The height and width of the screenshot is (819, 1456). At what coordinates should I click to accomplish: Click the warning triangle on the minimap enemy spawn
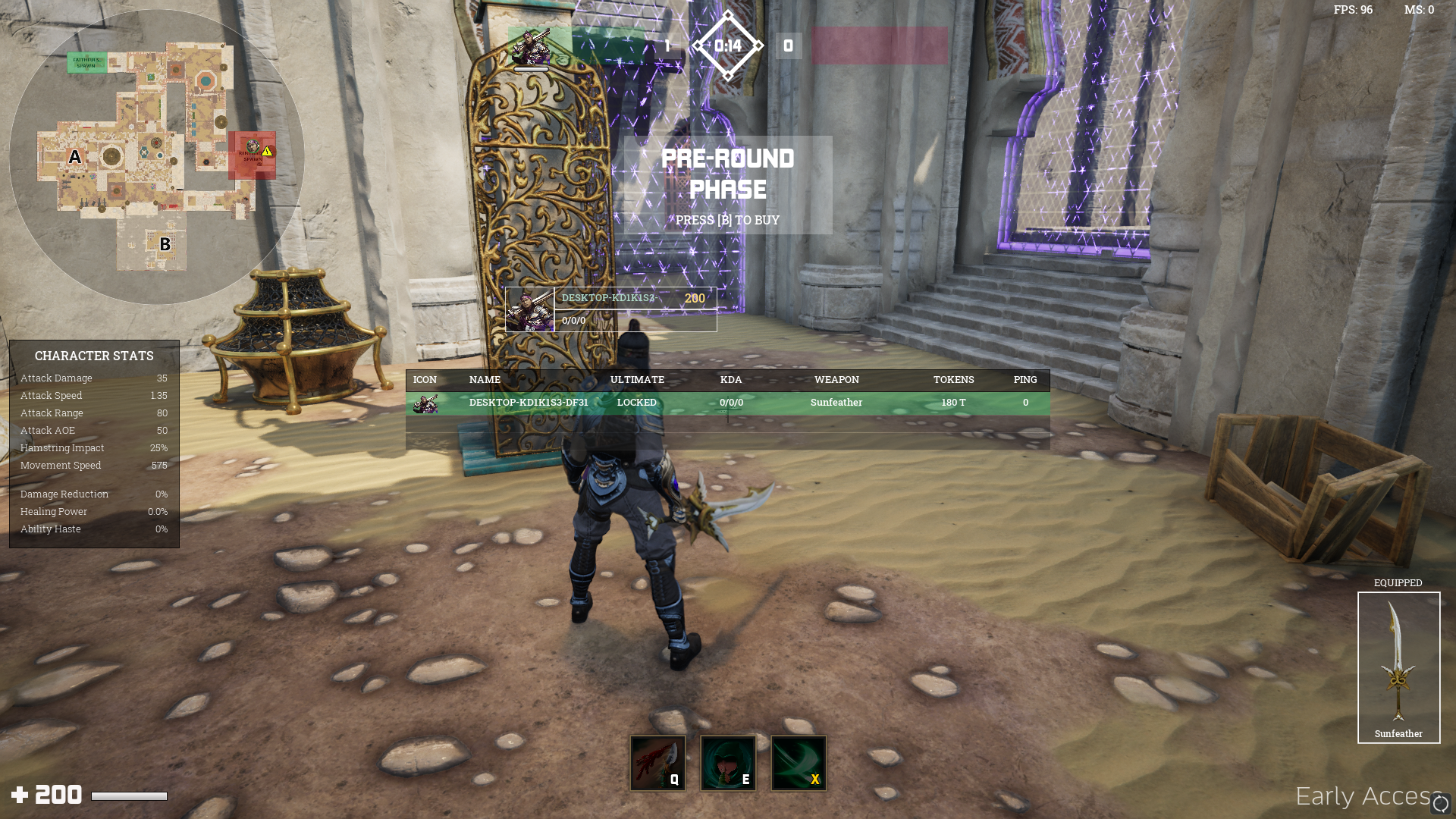(267, 152)
